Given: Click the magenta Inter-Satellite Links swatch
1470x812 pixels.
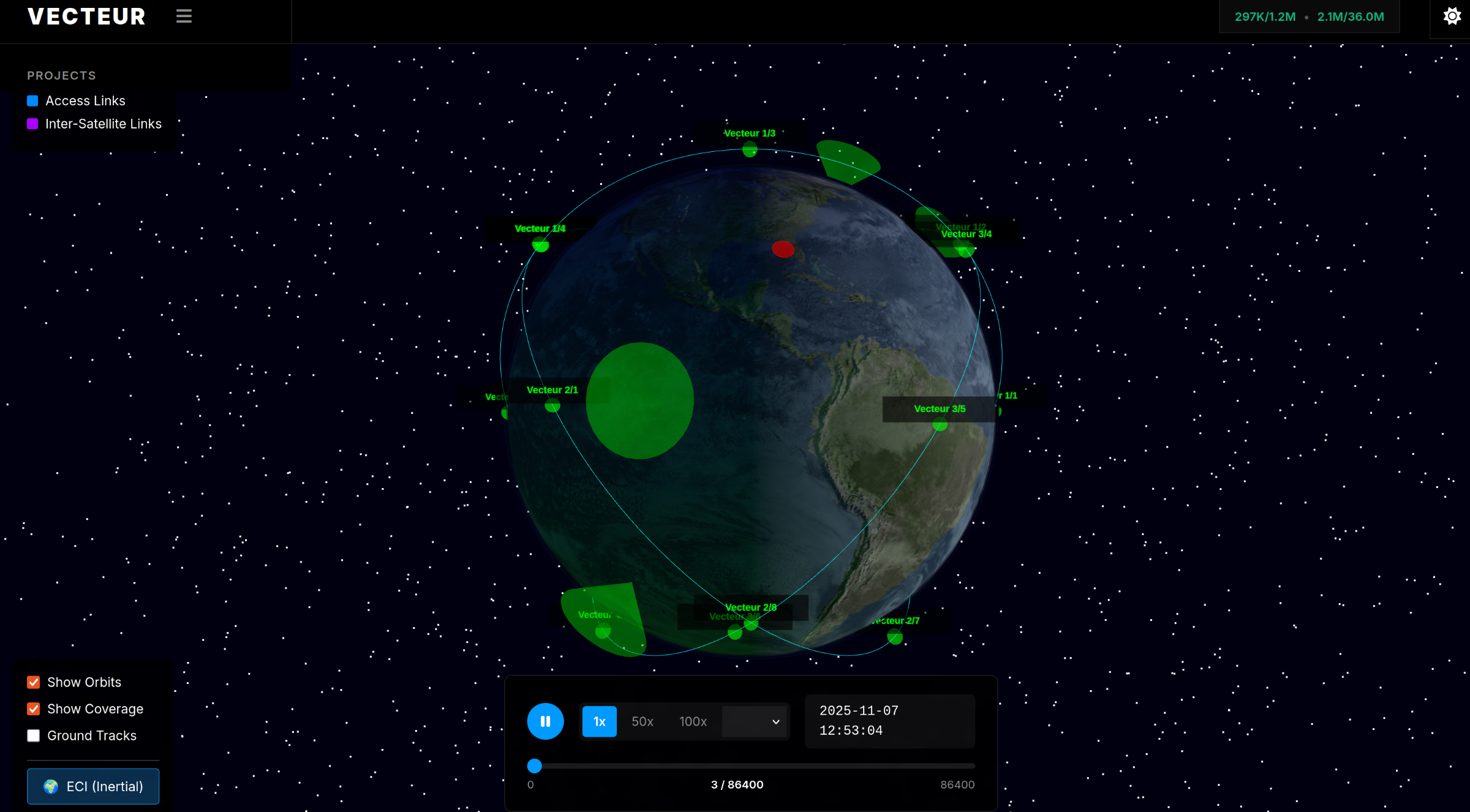Looking at the screenshot, I should click(x=32, y=124).
